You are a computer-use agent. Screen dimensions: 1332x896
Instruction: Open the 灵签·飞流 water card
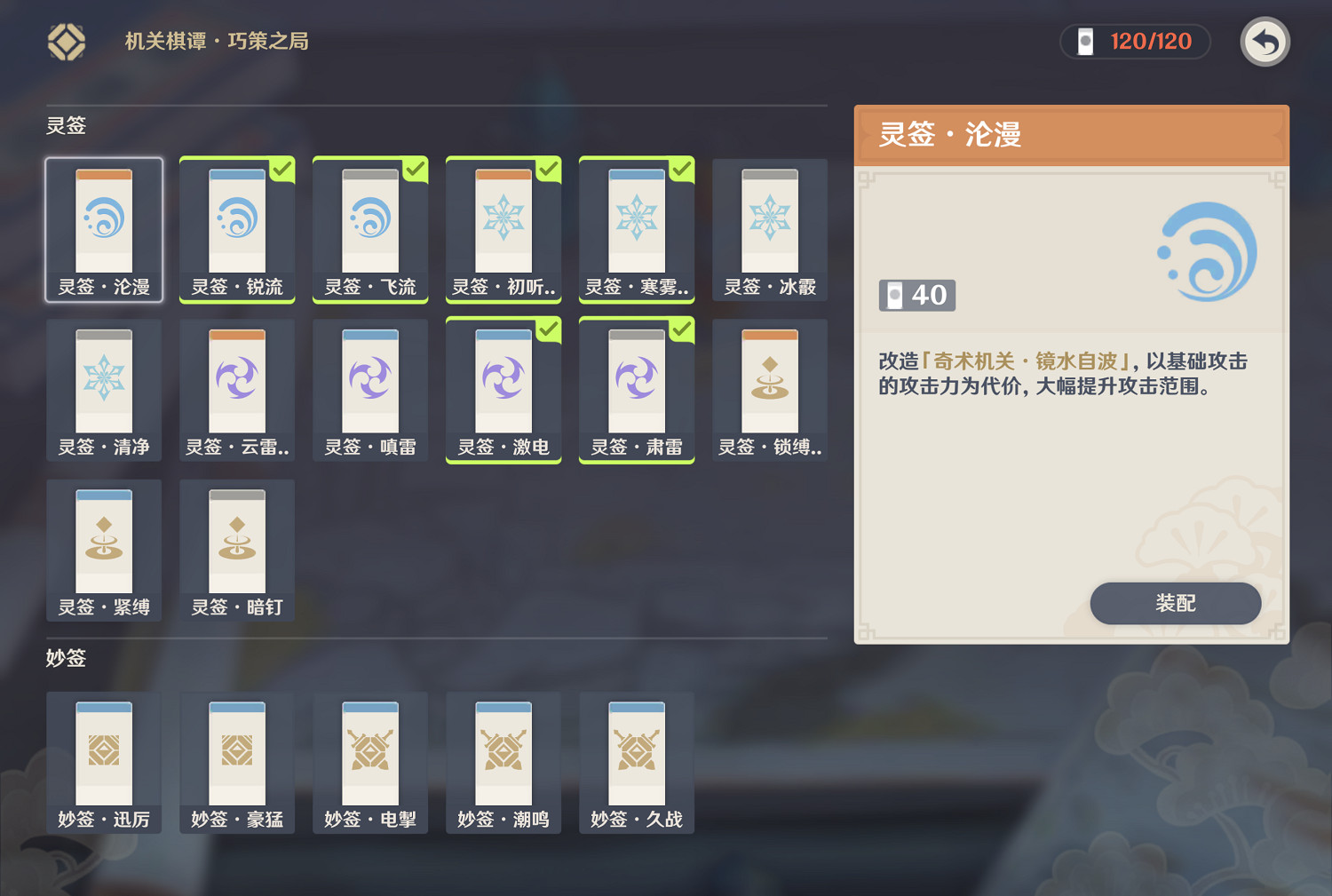tap(370, 229)
